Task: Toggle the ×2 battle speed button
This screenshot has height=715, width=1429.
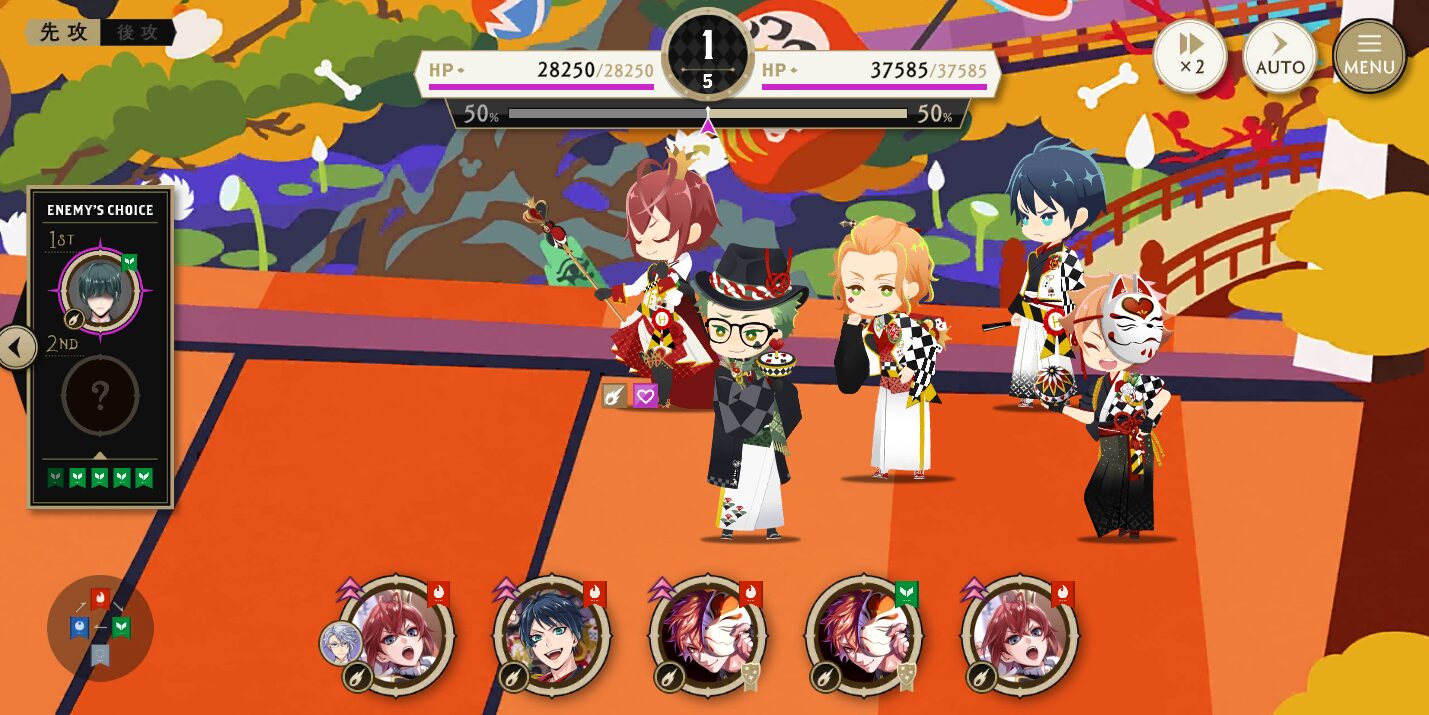Action: (x=1190, y=55)
